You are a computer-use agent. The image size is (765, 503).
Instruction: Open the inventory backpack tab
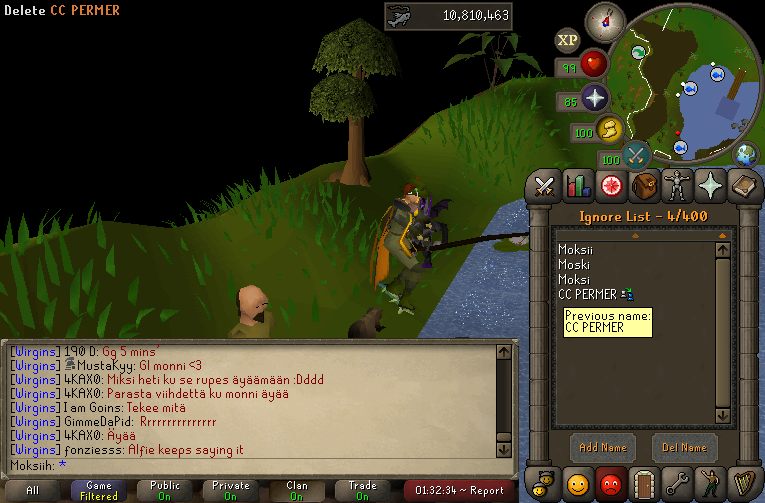pos(645,185)
